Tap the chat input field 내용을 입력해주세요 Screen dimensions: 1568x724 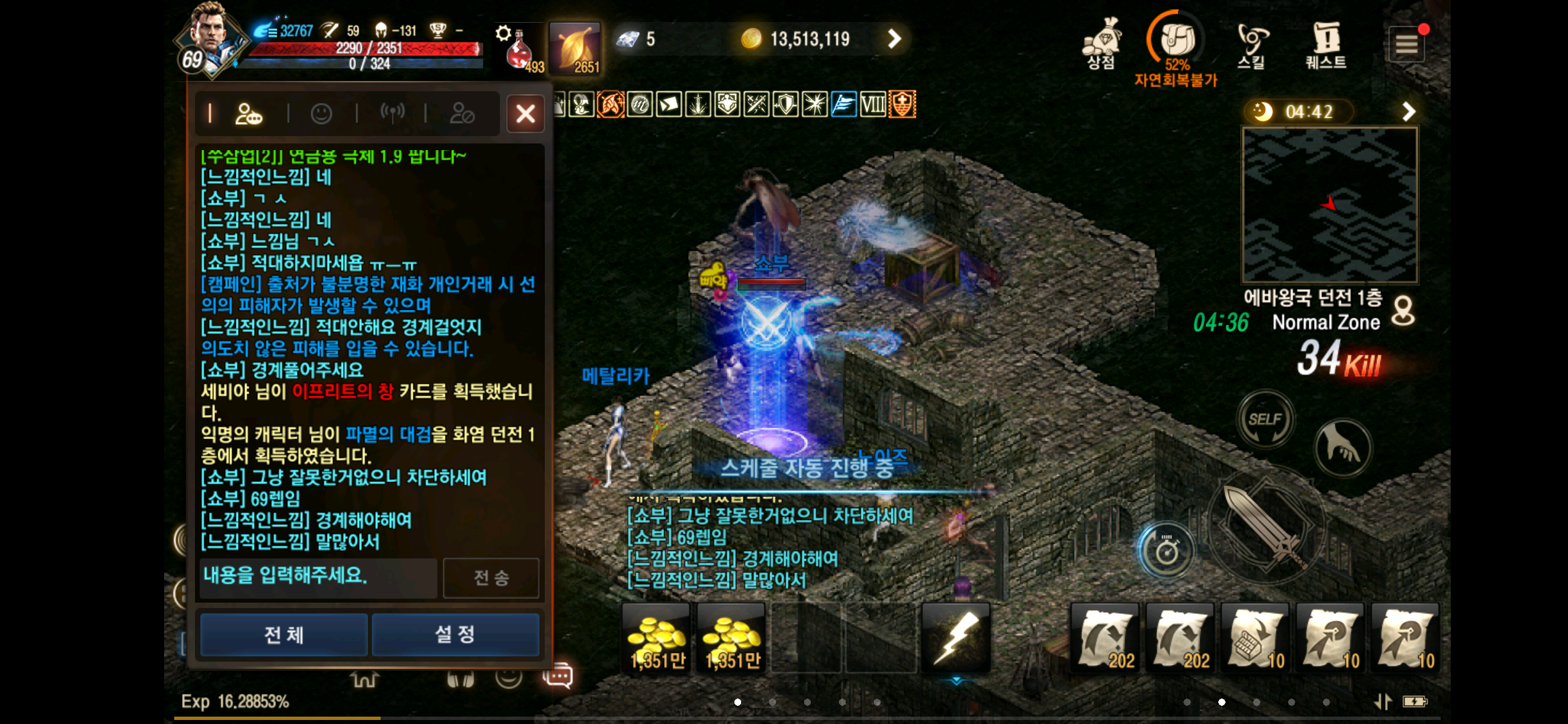pos(318,577)
